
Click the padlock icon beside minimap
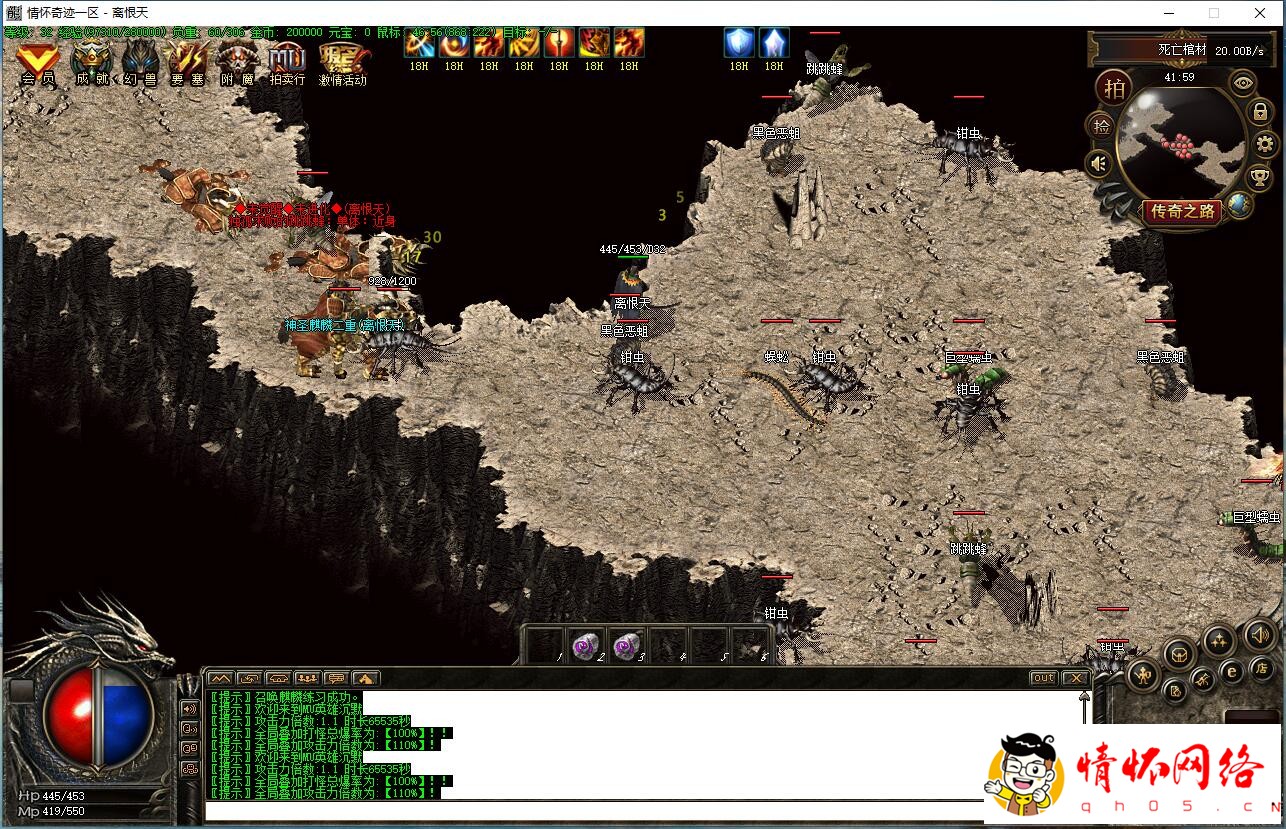click(1262, 112)
